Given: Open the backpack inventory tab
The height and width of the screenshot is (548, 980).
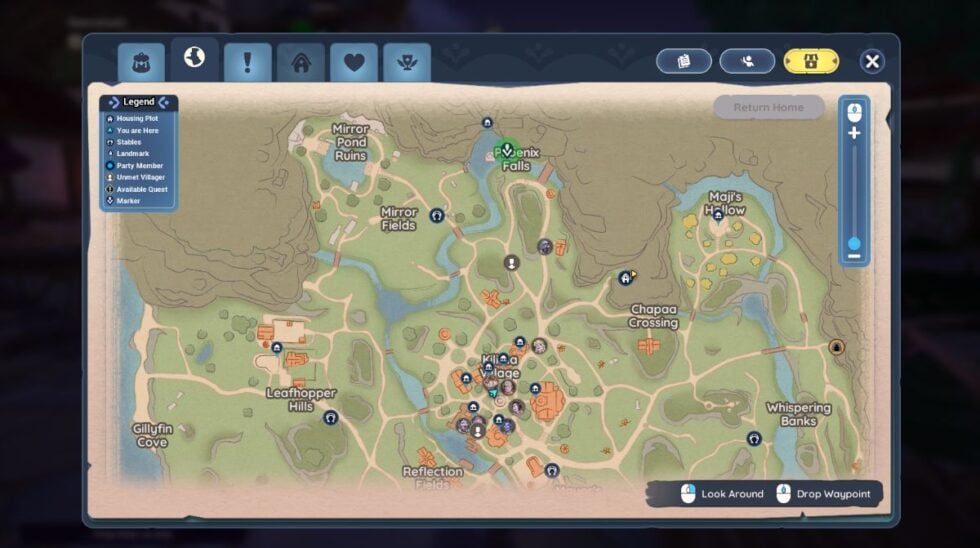Looking at the screenshot, I should pyautogui.click(x=141, y=62).
